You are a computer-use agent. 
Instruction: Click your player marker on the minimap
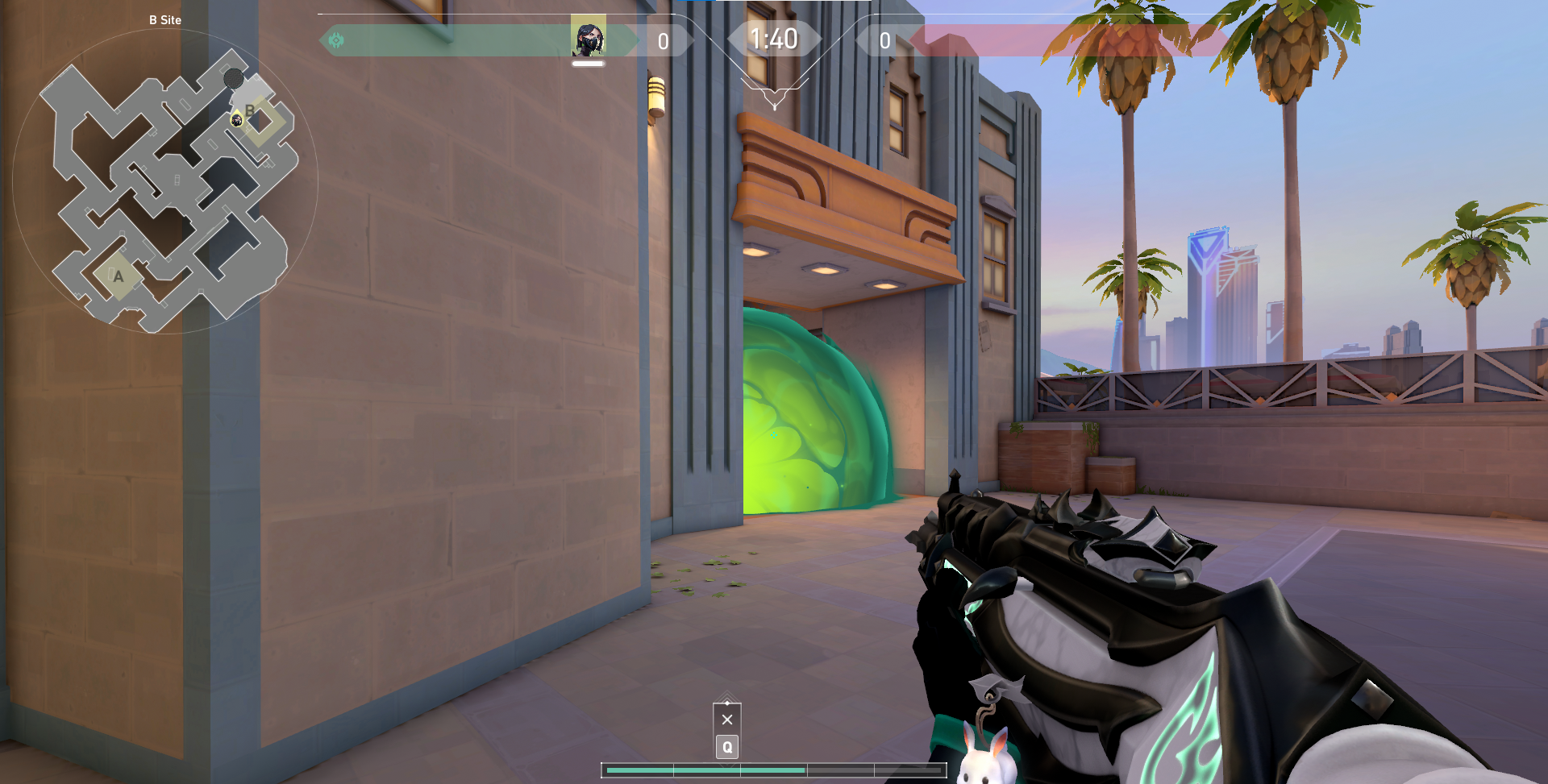pyautogui.click(x=236, y=121)
